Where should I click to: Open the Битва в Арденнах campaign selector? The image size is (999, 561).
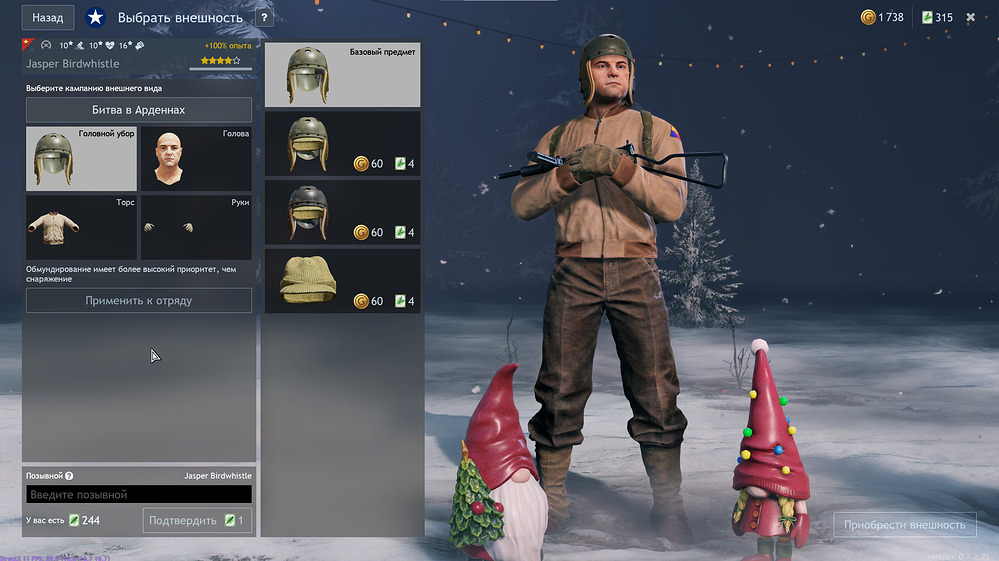pos(139,110)
